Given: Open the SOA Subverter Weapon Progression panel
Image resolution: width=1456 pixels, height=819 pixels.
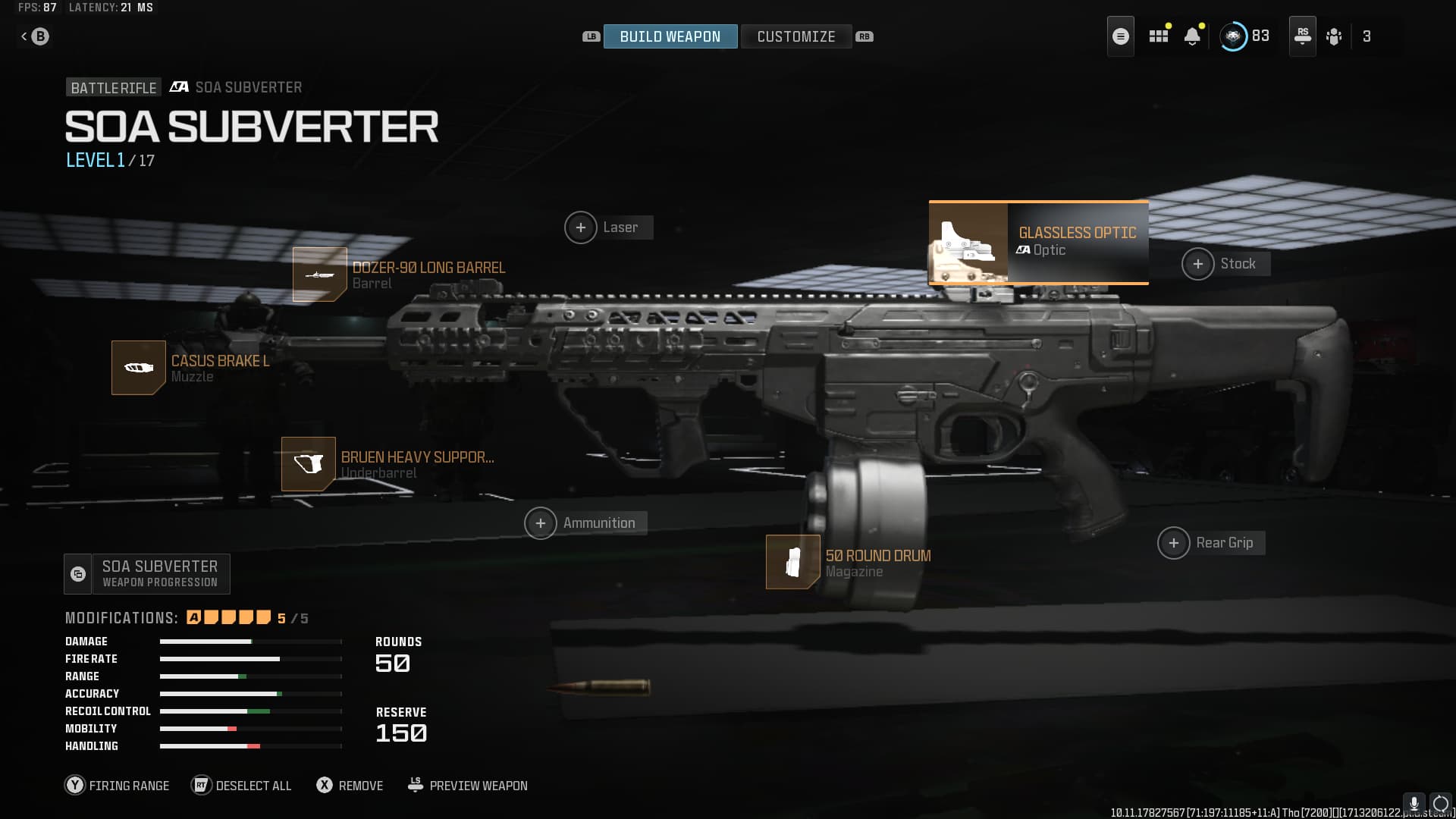Looking at the screenshot, I should tap(146, 573).
